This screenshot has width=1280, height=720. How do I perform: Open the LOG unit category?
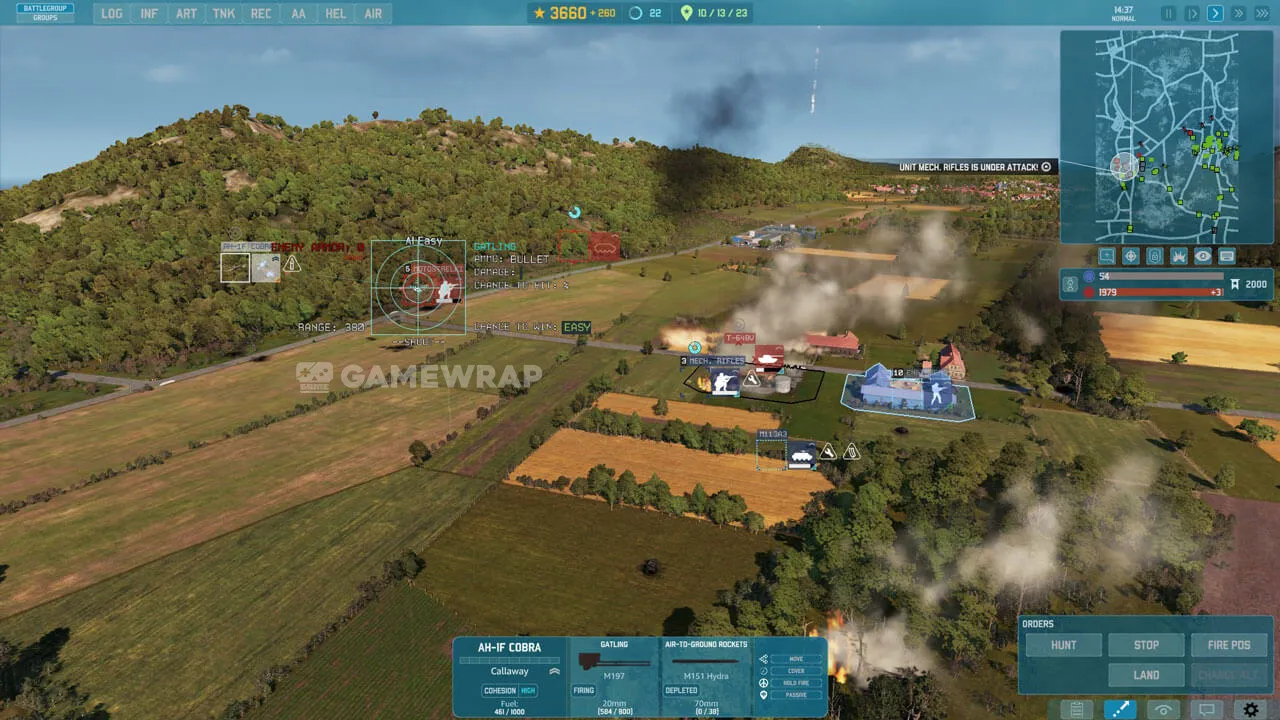click(112, 14)
